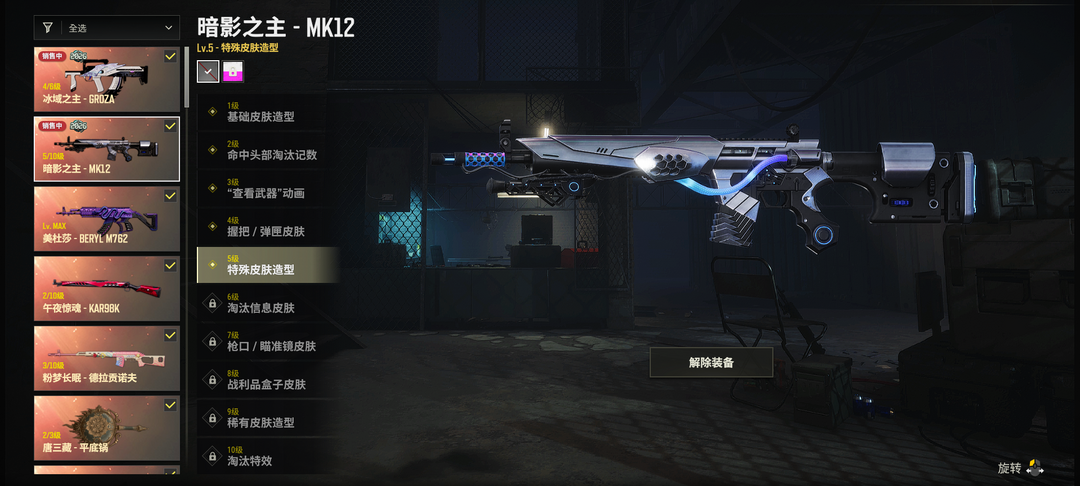Image resolution: width=1080 pixels, height=486 pixels.
Task: View locked level 9 稀有皮肤造型
Action: [x=267, y=417]
